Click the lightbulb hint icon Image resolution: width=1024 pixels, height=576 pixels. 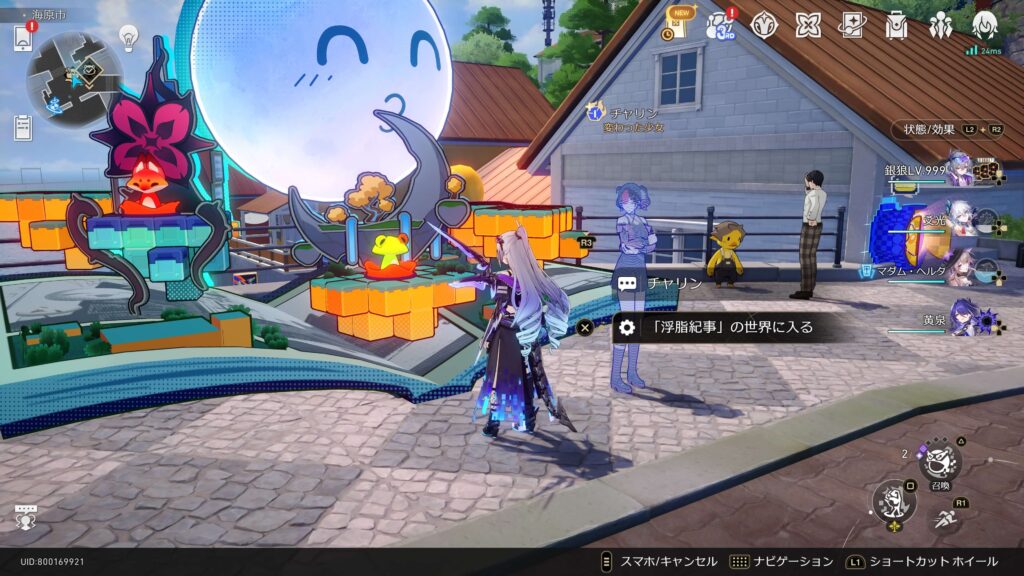pos(128,38)
